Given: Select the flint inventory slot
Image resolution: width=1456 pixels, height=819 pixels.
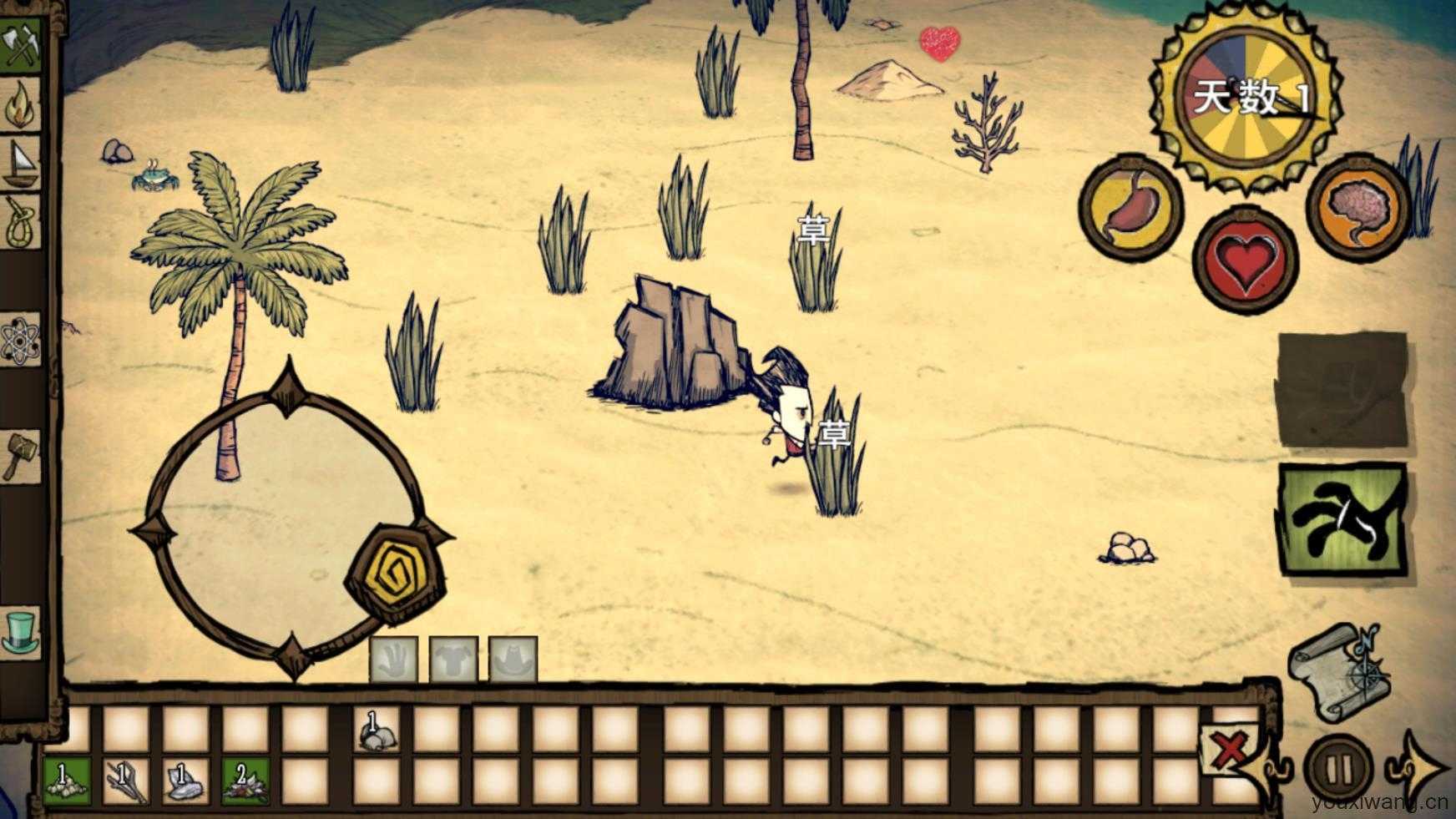Looking at the screenshot, I should [x=185, y=781].
